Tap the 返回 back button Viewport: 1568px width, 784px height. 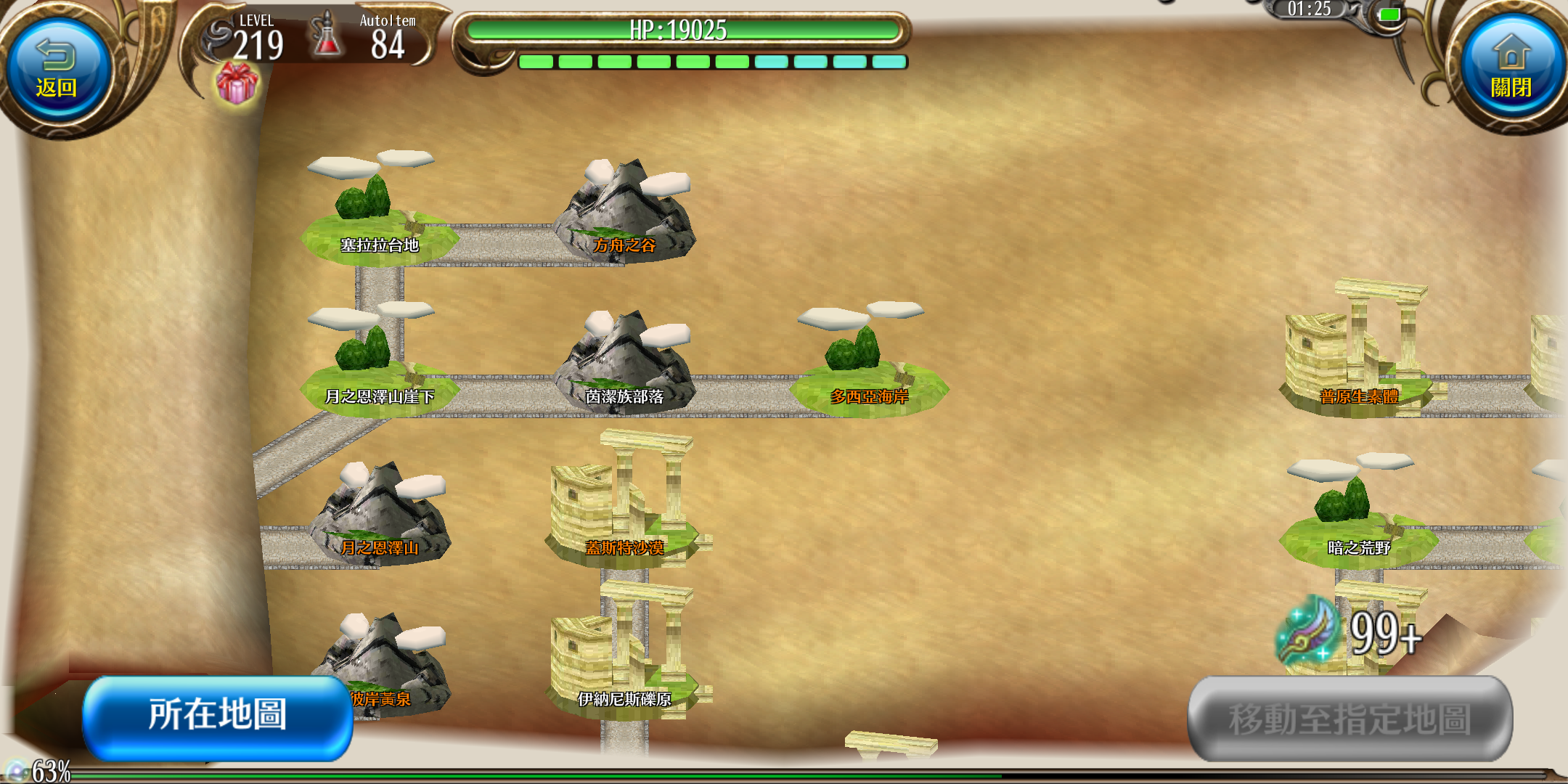click(57, 70)
